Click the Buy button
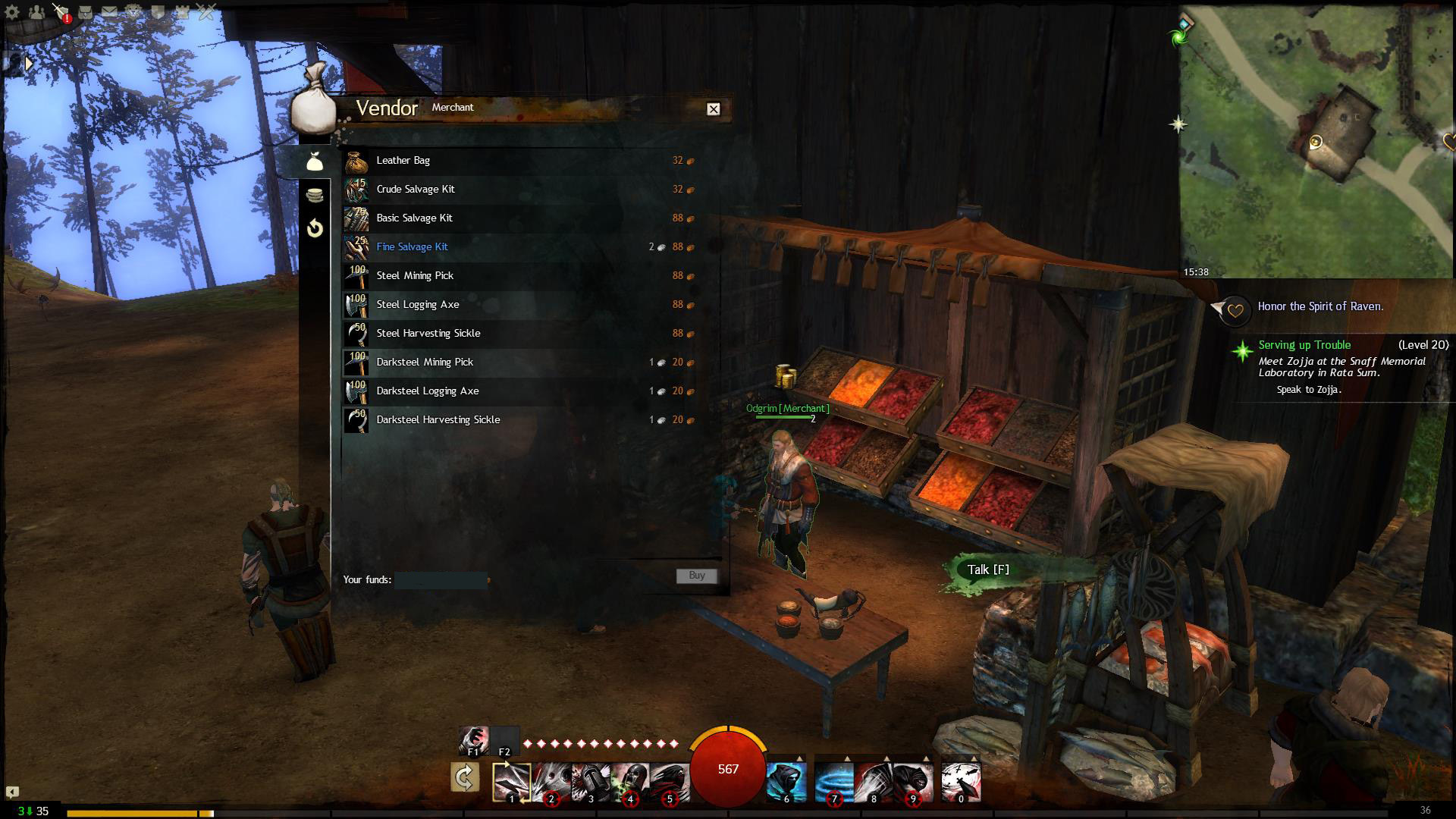 coord(696,576)
